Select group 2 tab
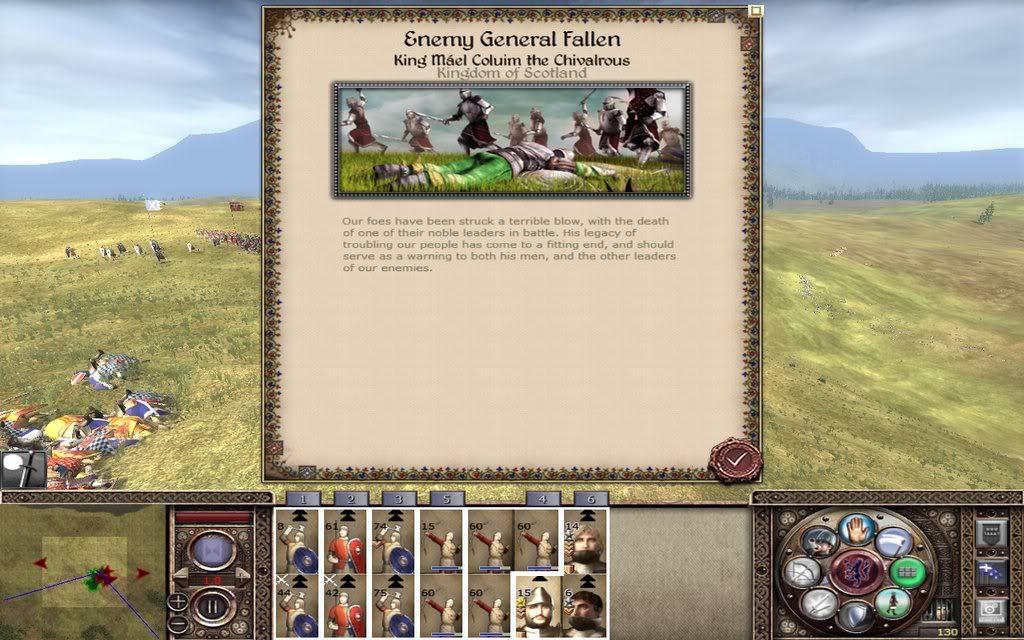 351,498
